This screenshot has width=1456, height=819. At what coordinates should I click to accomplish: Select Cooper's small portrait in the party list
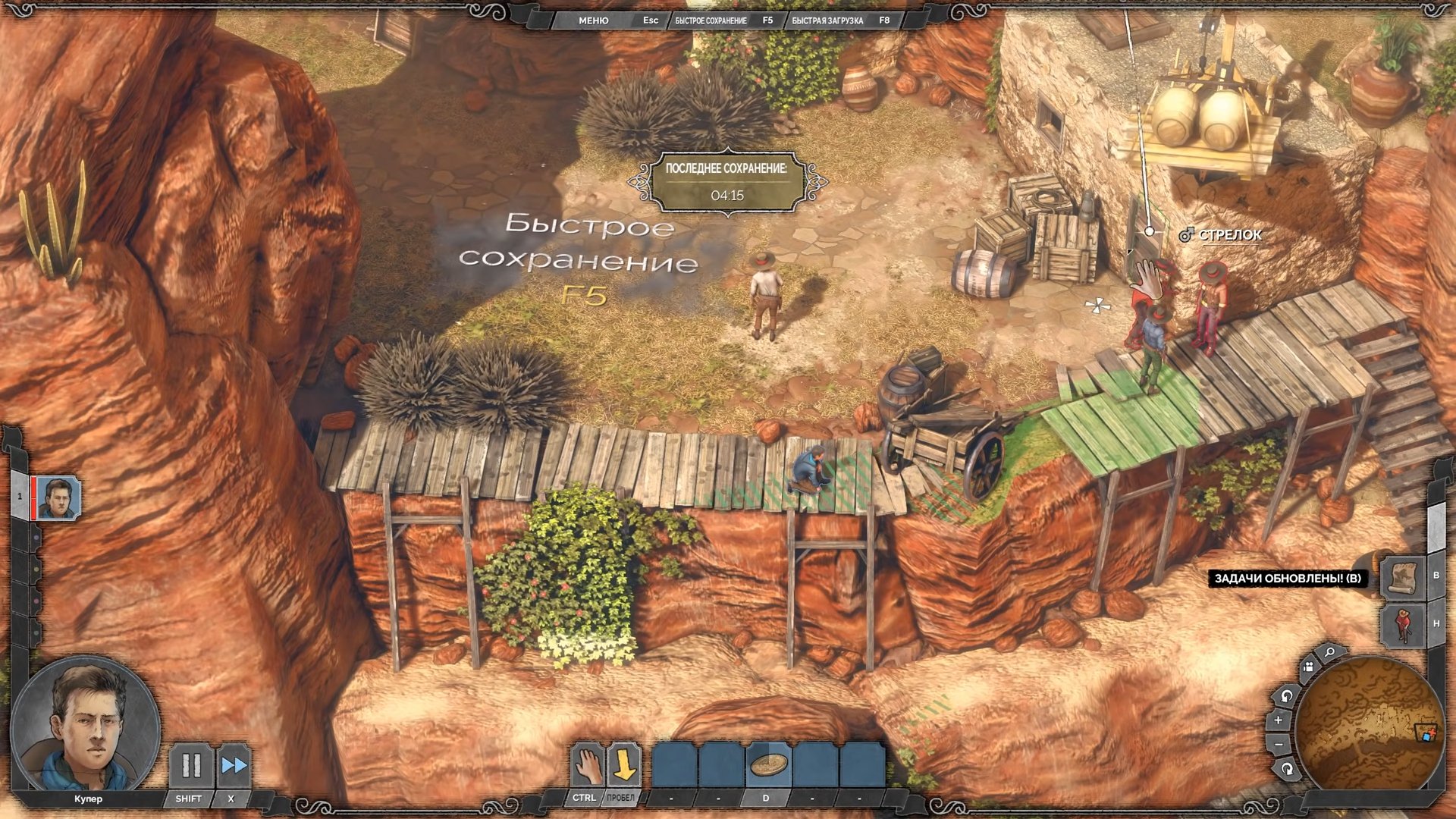point(58,498)
